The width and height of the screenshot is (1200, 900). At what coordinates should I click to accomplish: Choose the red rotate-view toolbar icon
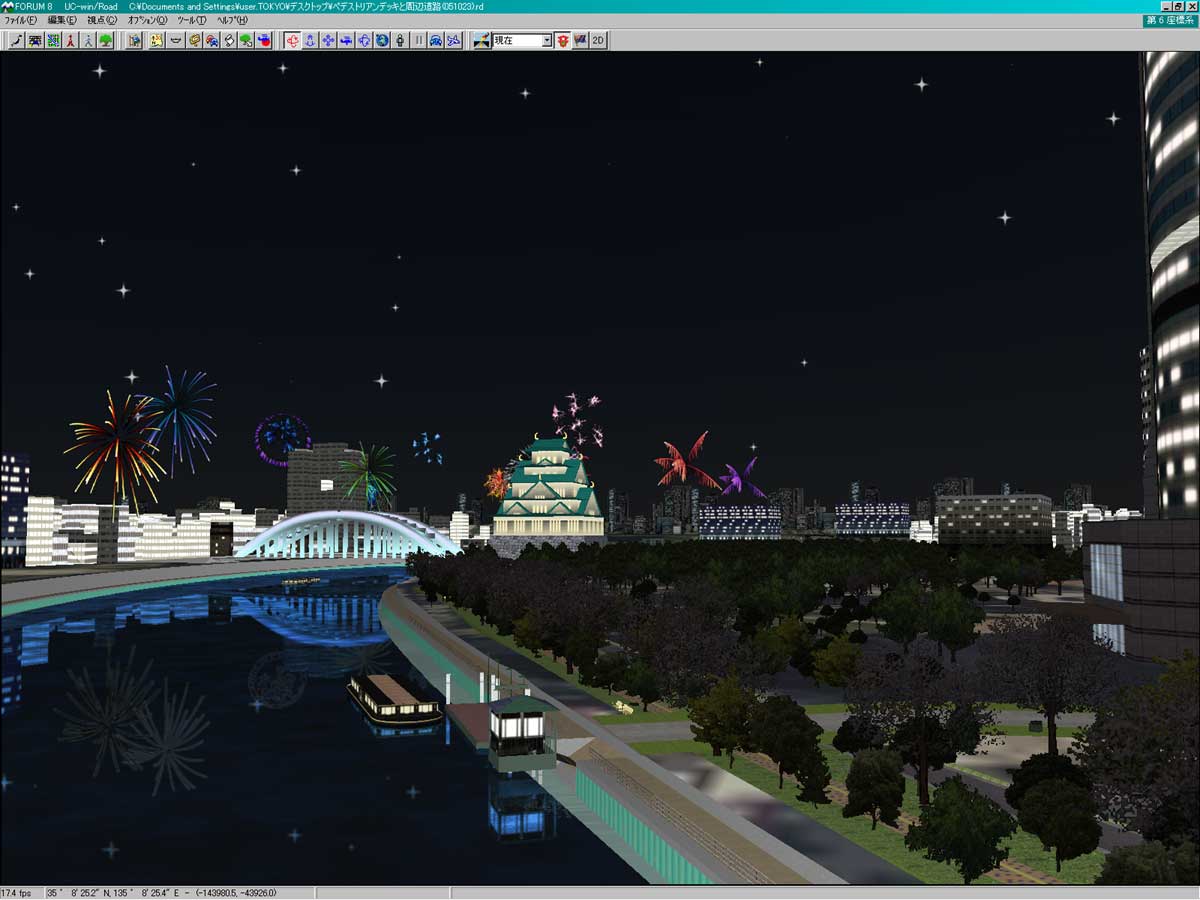(292, 40)
